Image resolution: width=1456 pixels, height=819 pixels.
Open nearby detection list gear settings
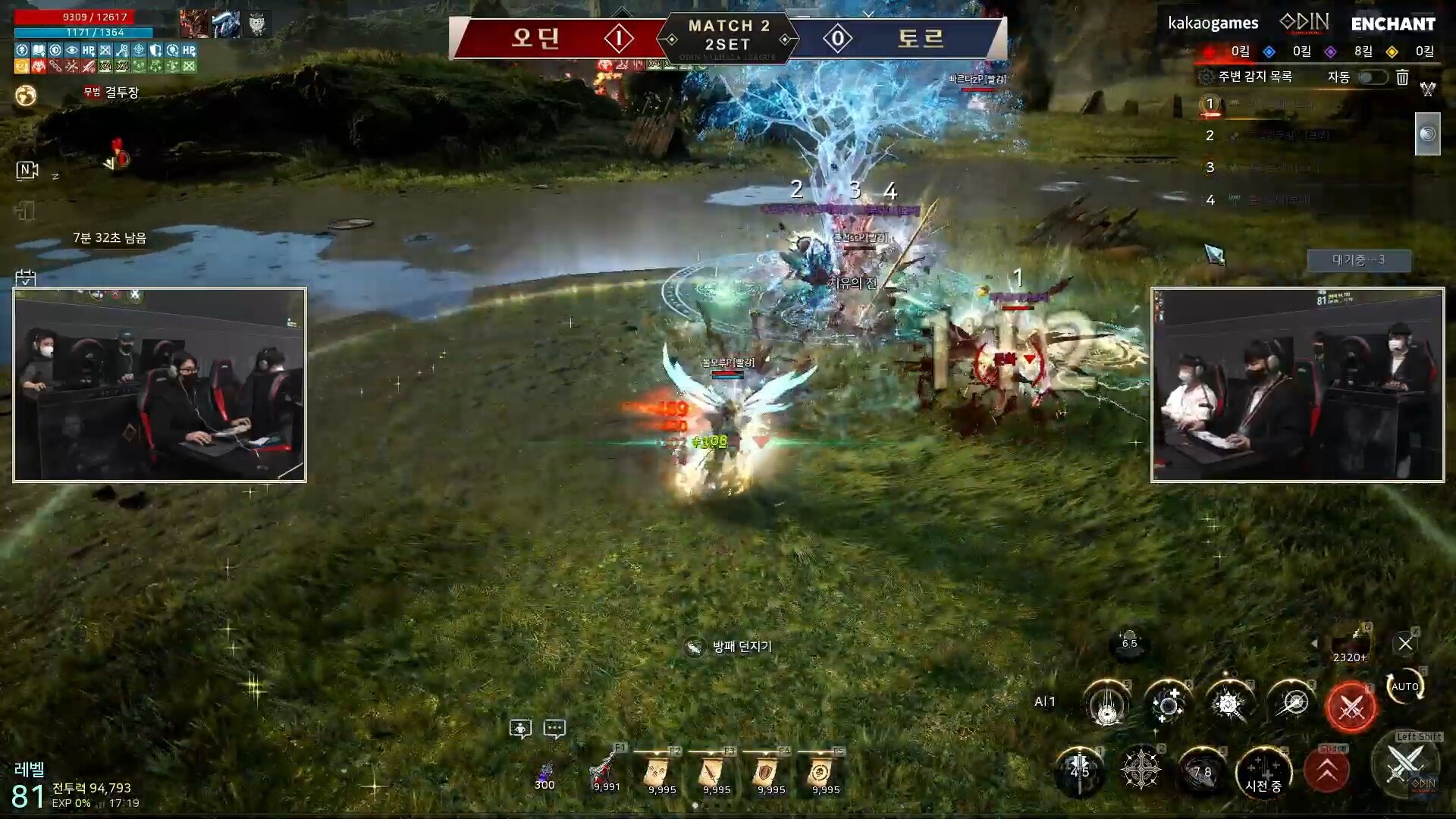click(1205, 77)
